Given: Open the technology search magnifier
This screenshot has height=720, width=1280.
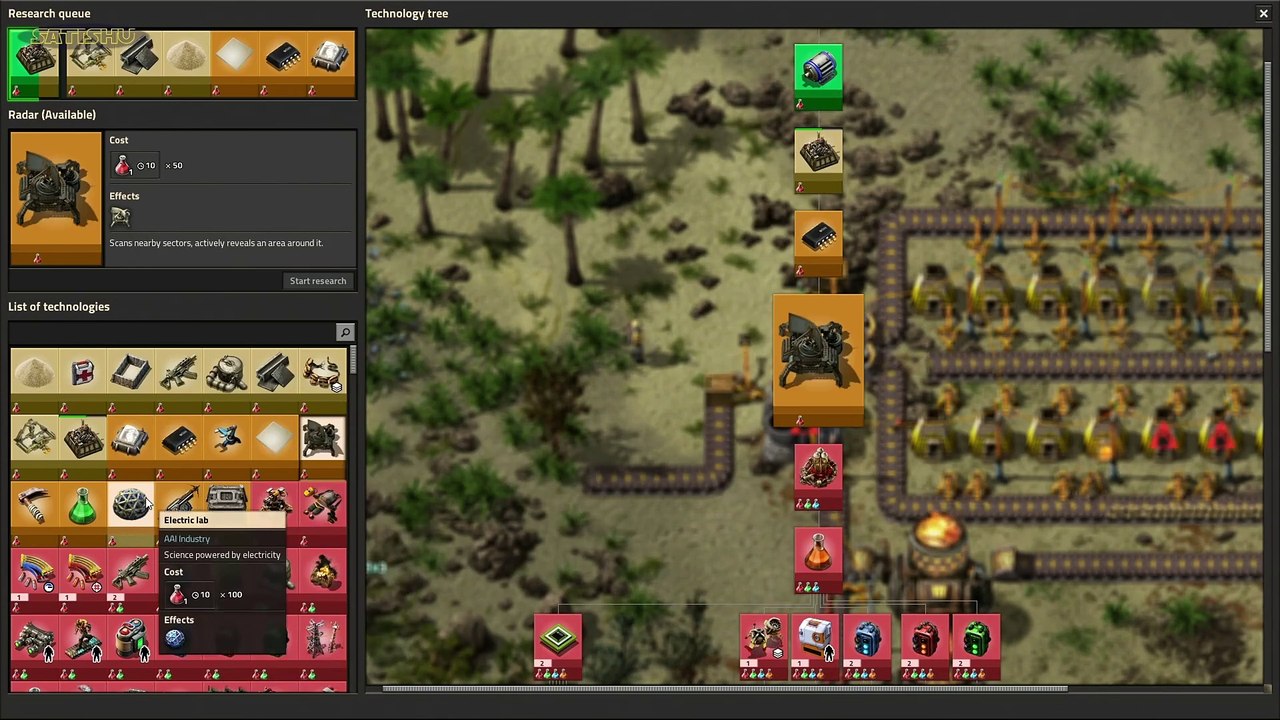Looking at the screenshot, I should click(345, 332).
